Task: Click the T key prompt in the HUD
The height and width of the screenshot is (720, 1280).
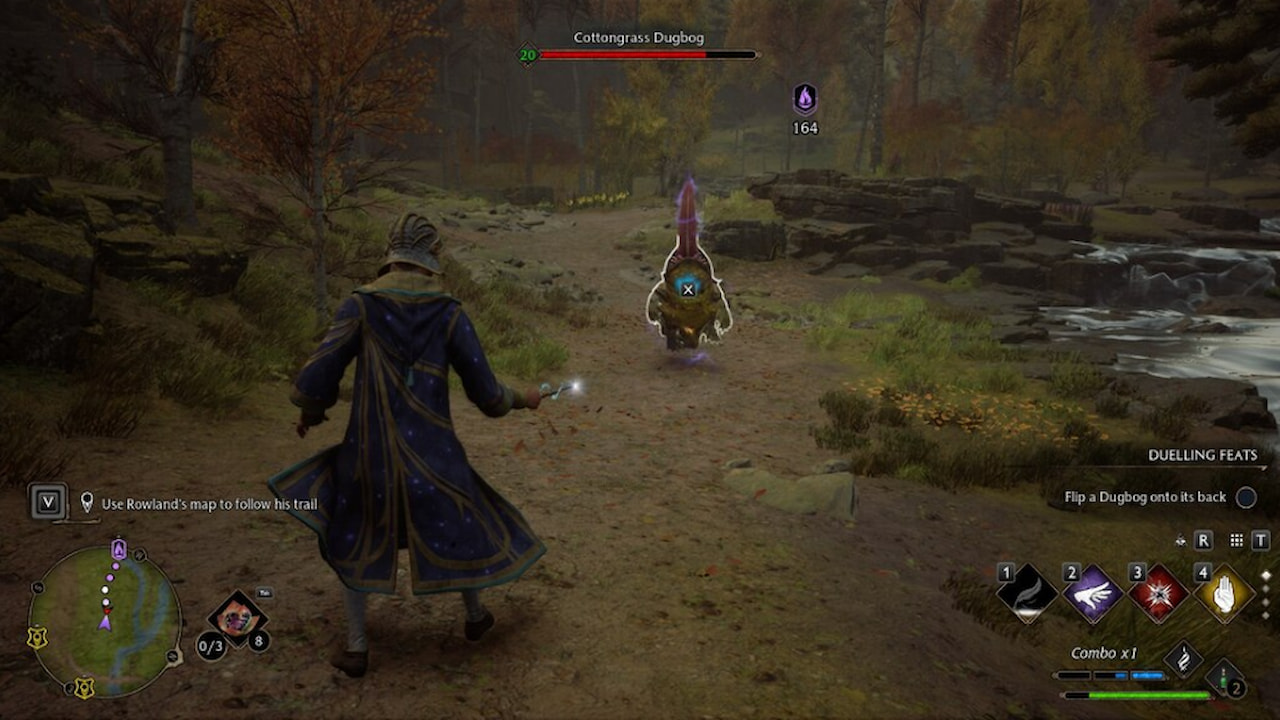Action: (x=1261, y=541)
